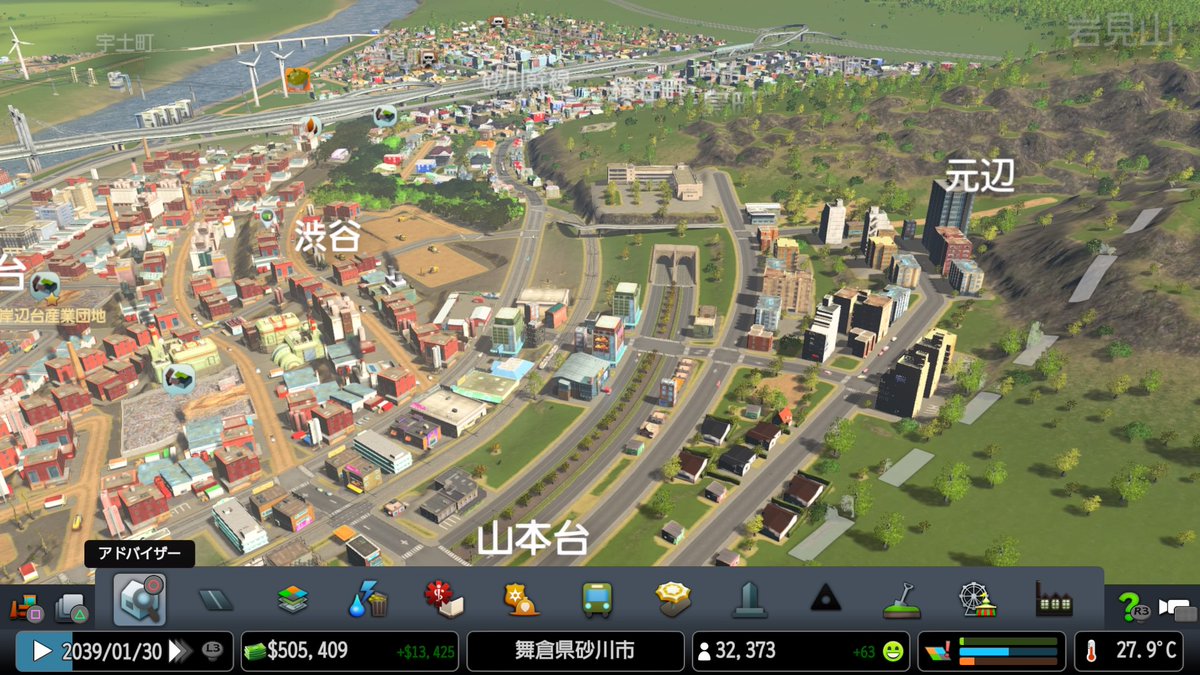Open the unique buildings tower menu
This screenshot has width=1200, height=675.
(x=749, y=600)
